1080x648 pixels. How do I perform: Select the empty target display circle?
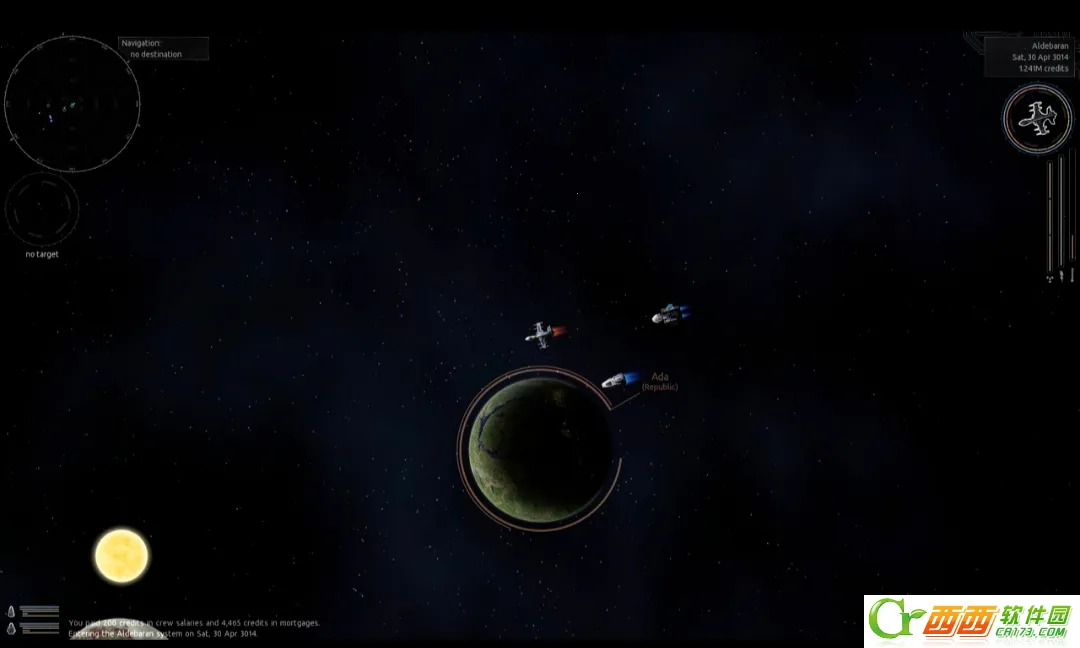[x=42, y=208]
